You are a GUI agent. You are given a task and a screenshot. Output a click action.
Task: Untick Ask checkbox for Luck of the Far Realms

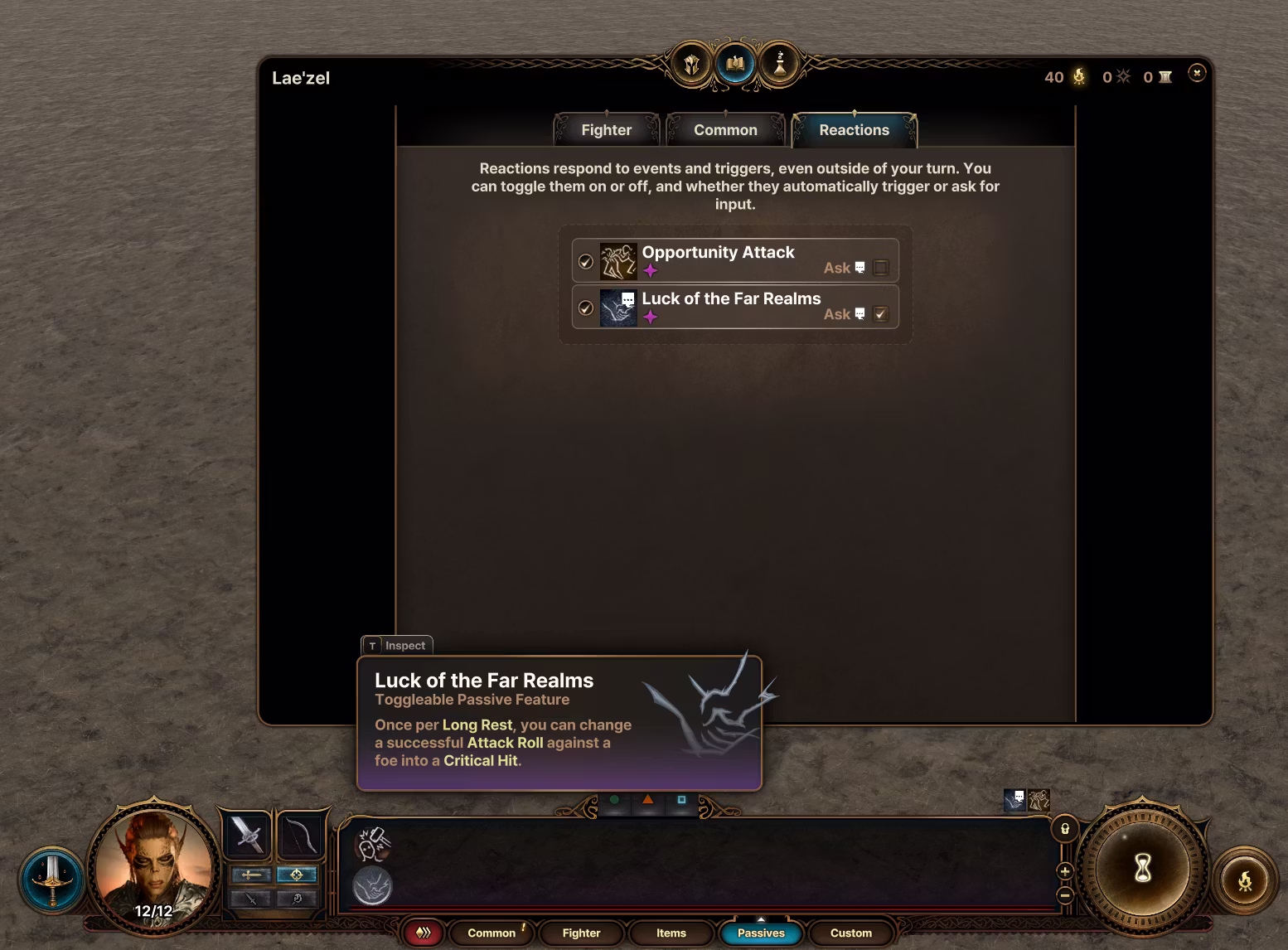tap(881, 314)
